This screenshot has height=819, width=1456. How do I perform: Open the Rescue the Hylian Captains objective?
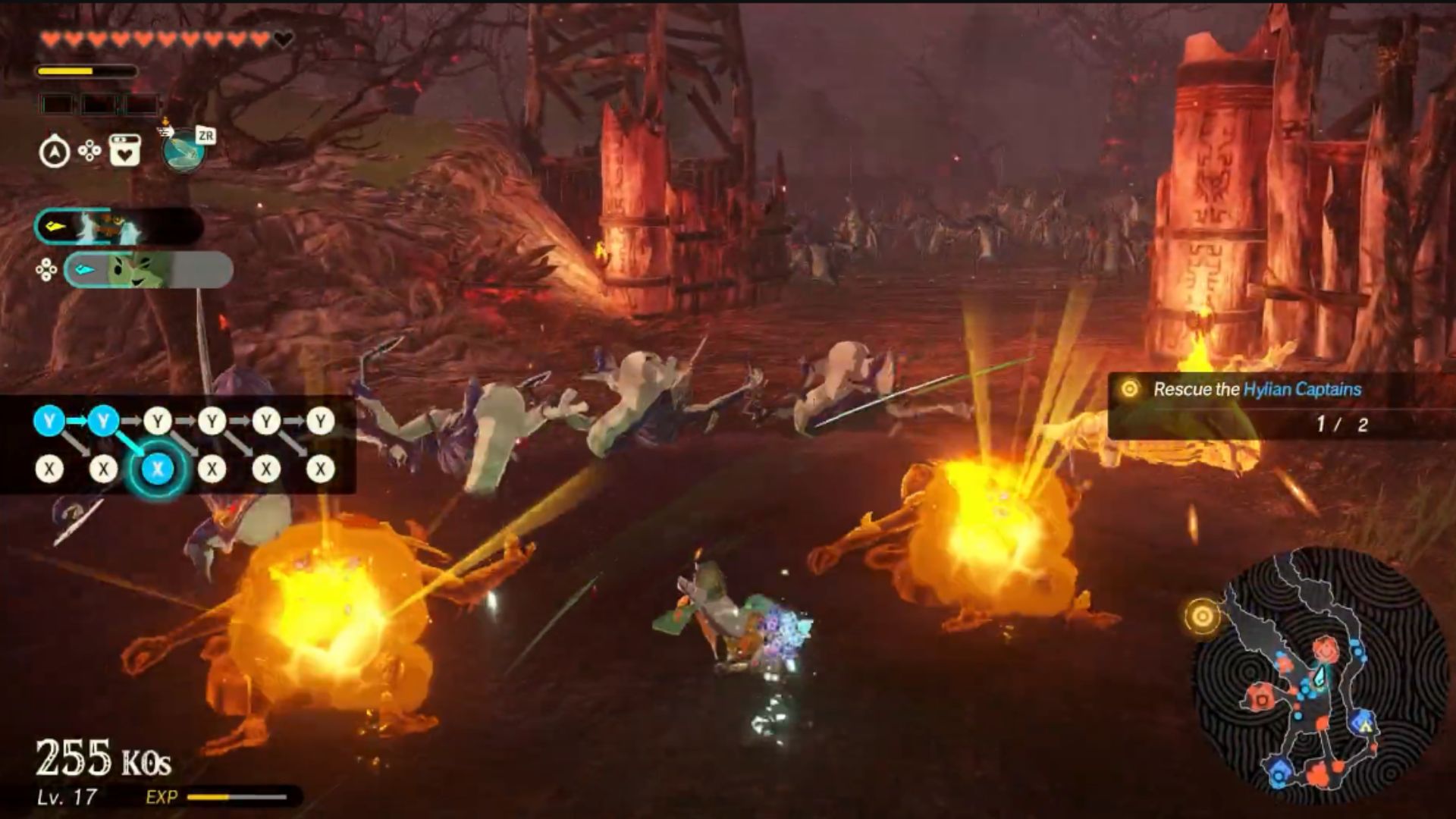(1259, 390)
